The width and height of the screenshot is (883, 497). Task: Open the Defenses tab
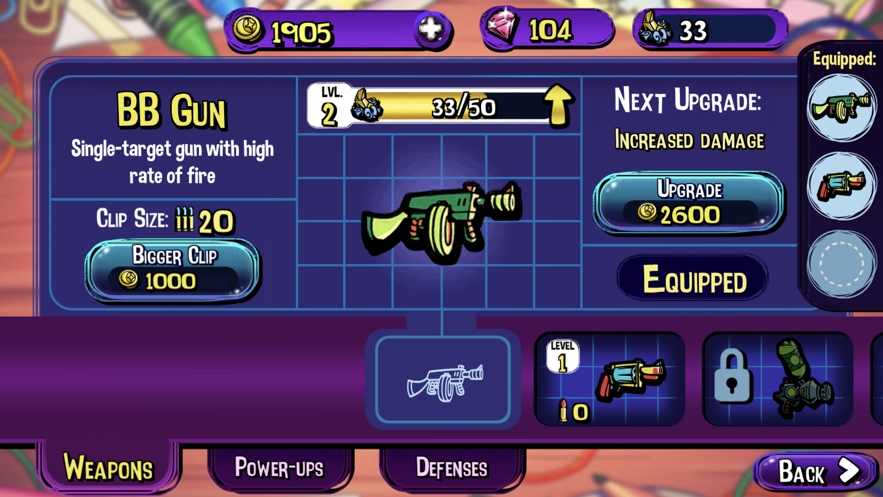click(x=452, y=467)
